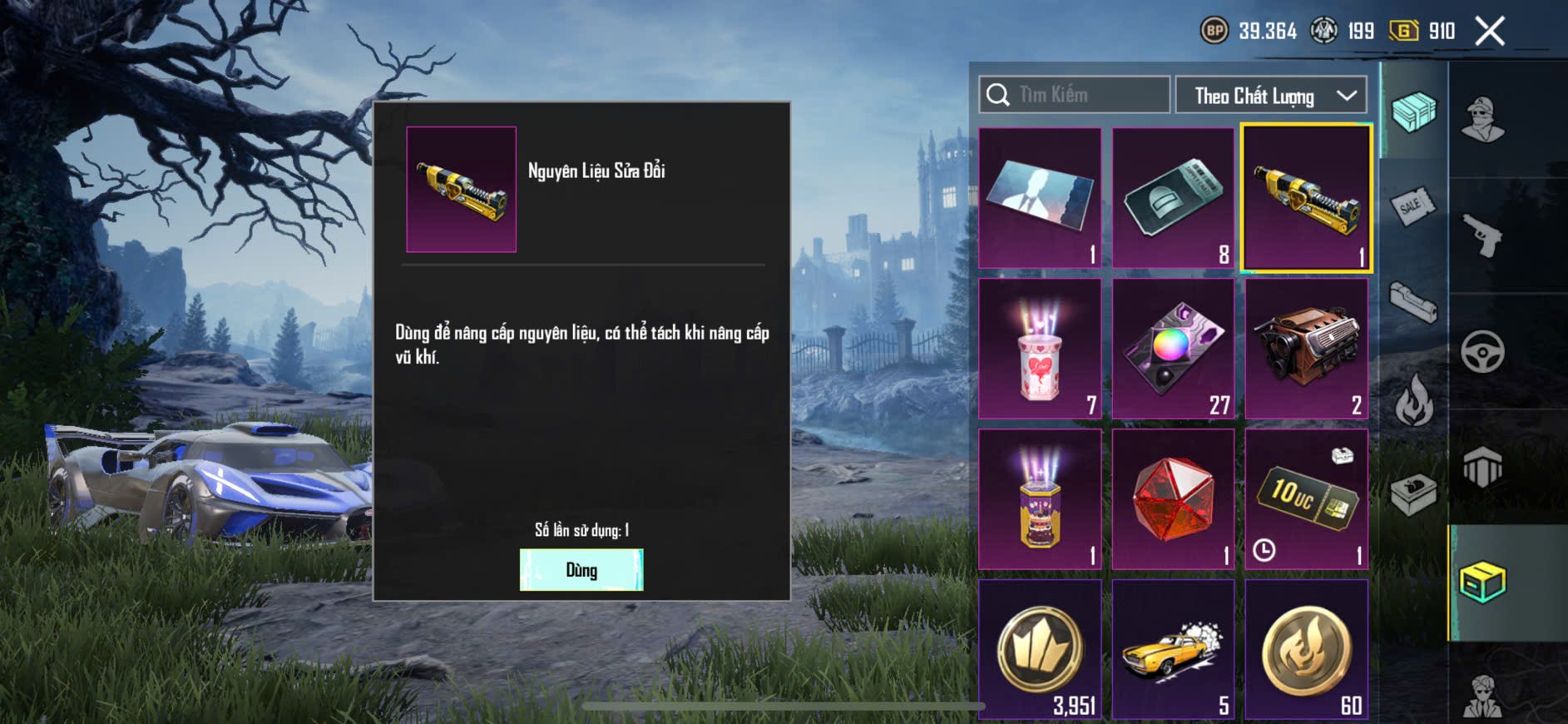This screenshot has height=724, width=1568.
Task: Choose the yellow car item slot
Action: tap(1173, 649)
